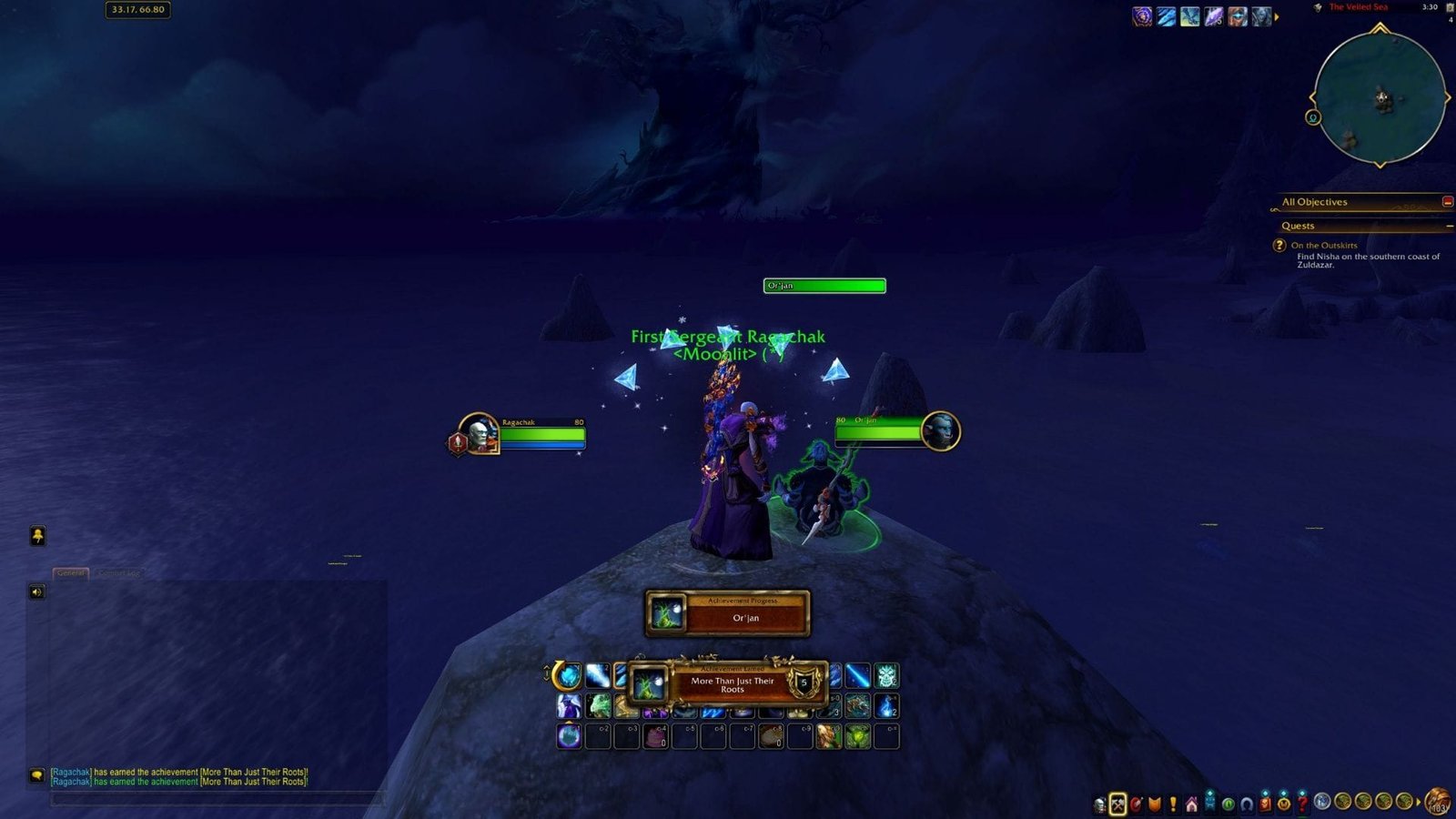Use the green leaf ability on bottom bar

(x=857, y=735)
